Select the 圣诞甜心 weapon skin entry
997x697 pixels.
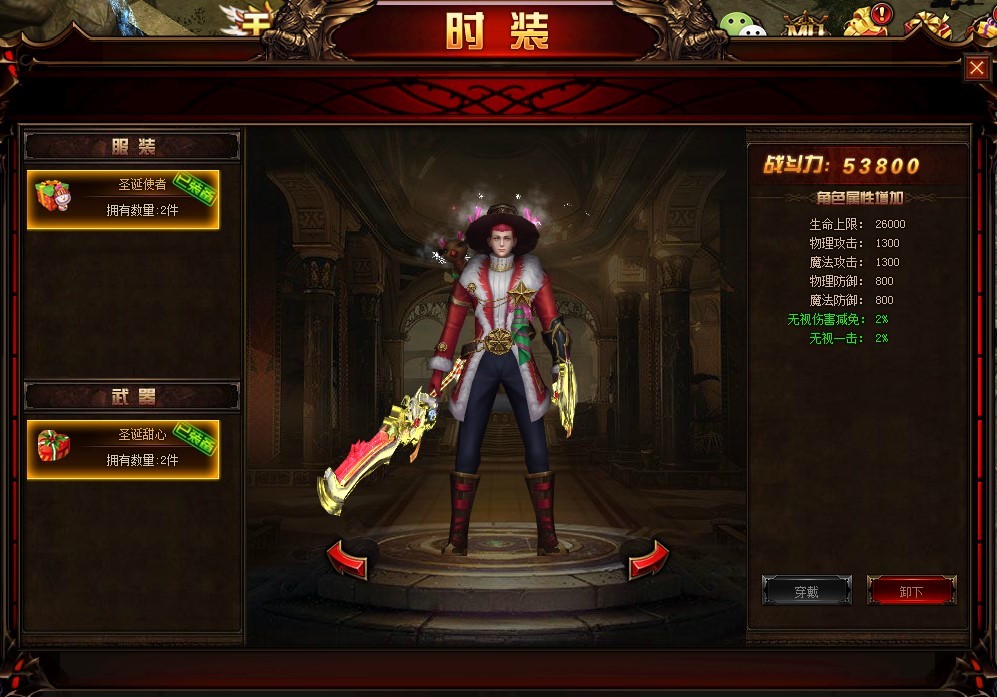(x=123, y=449)
